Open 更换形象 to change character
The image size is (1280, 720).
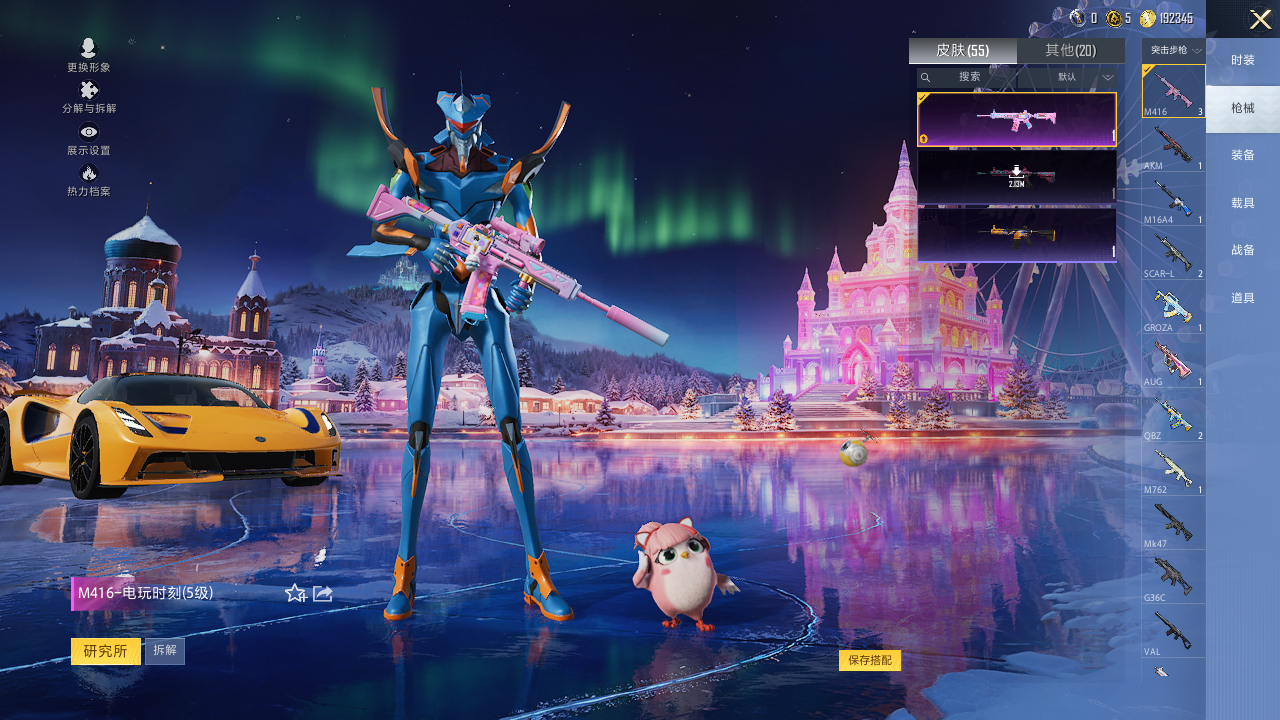[x=89, y=55]
